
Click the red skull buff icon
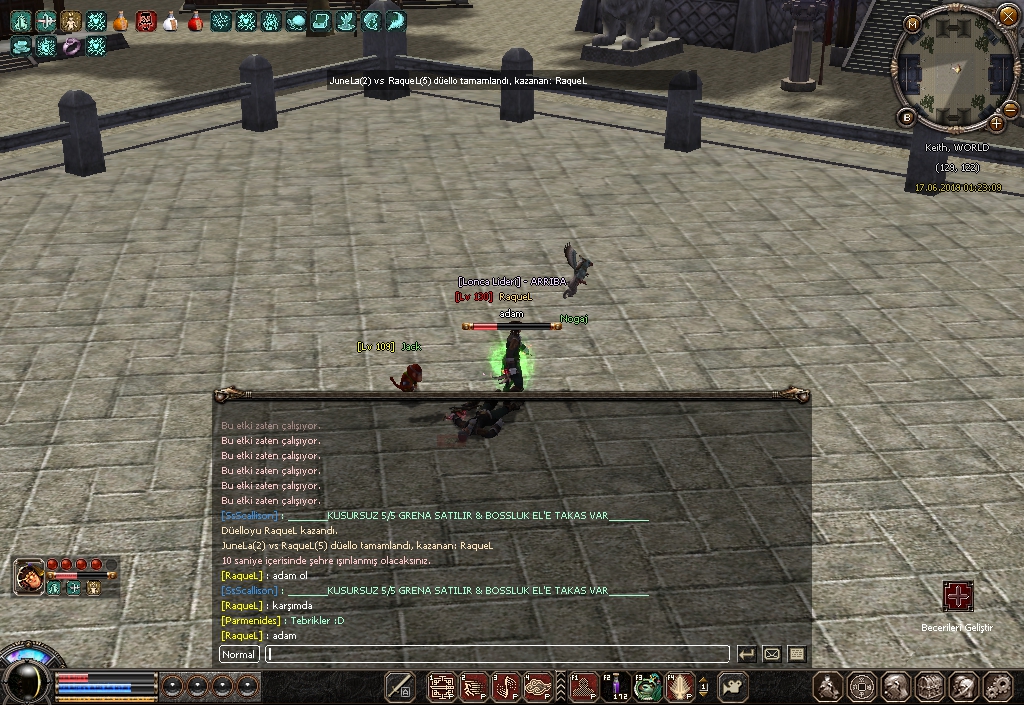[146, 20]
